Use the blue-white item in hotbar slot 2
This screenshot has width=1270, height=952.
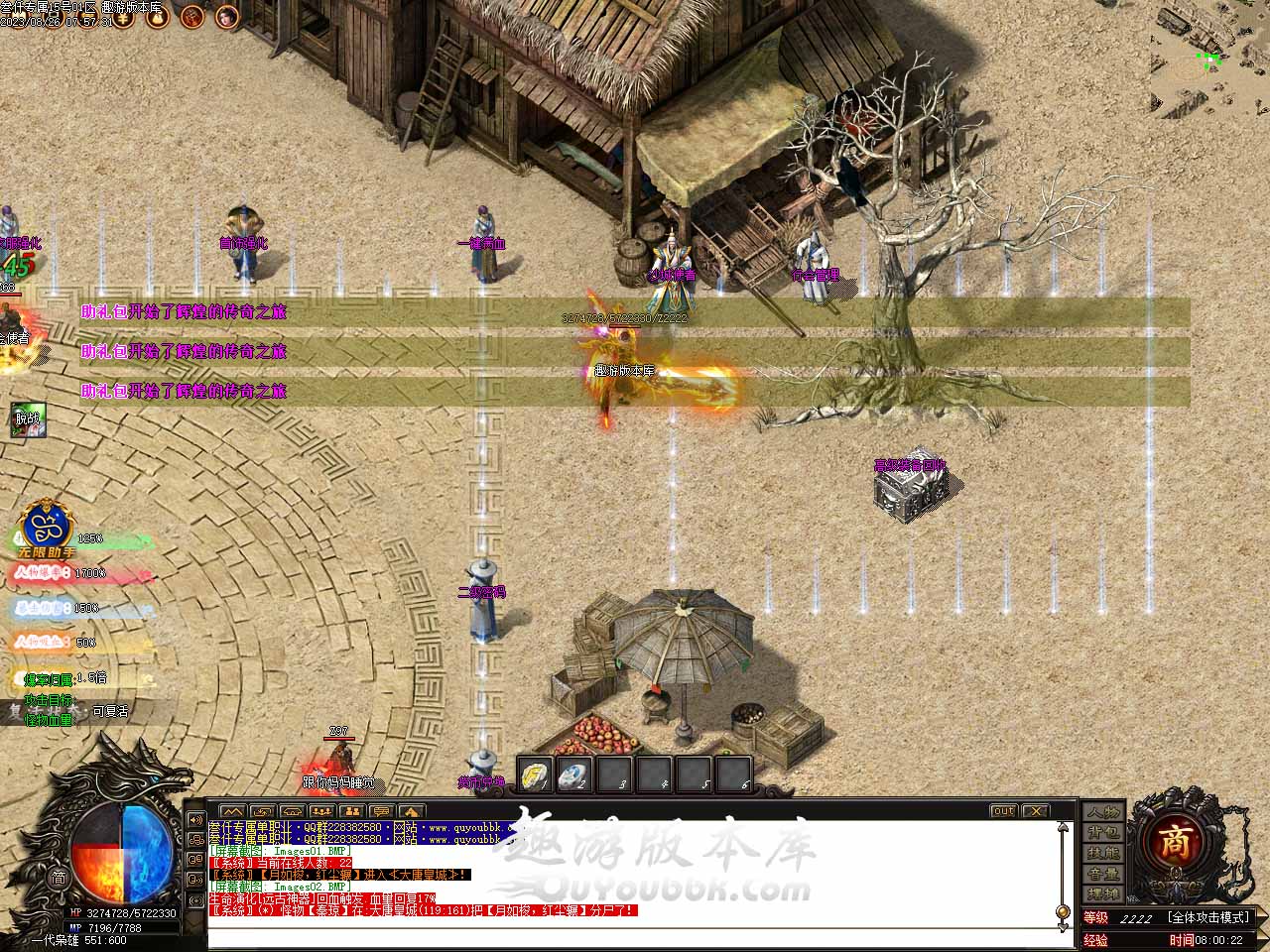574,774
